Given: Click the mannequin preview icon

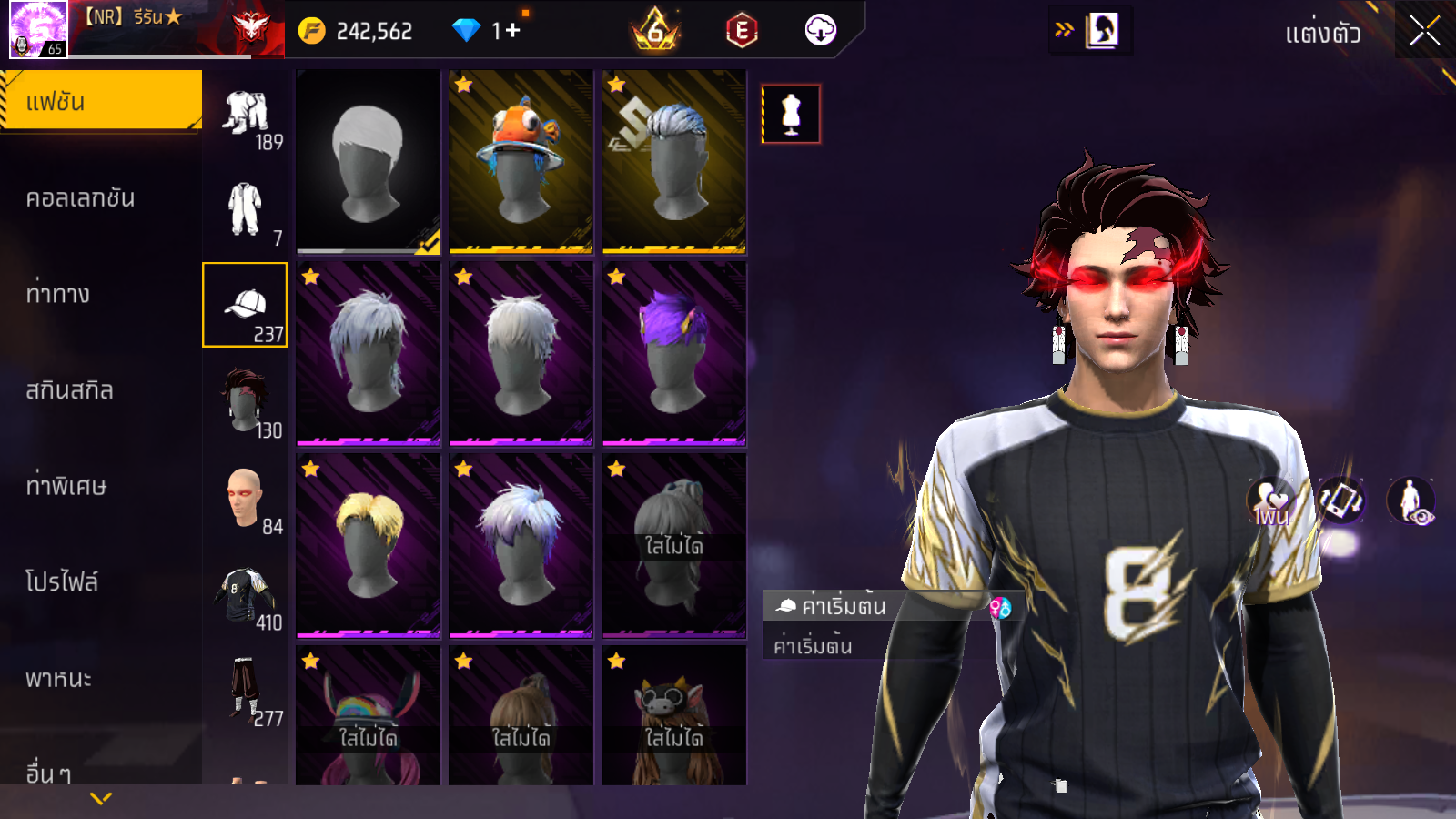Looking at the screenshot, I should 791,115.
